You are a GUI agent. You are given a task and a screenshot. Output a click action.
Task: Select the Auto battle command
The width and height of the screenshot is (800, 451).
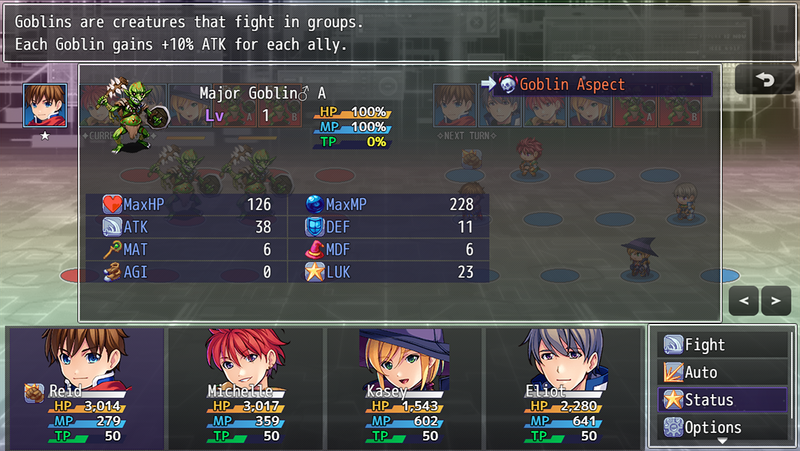click(722, 372)
